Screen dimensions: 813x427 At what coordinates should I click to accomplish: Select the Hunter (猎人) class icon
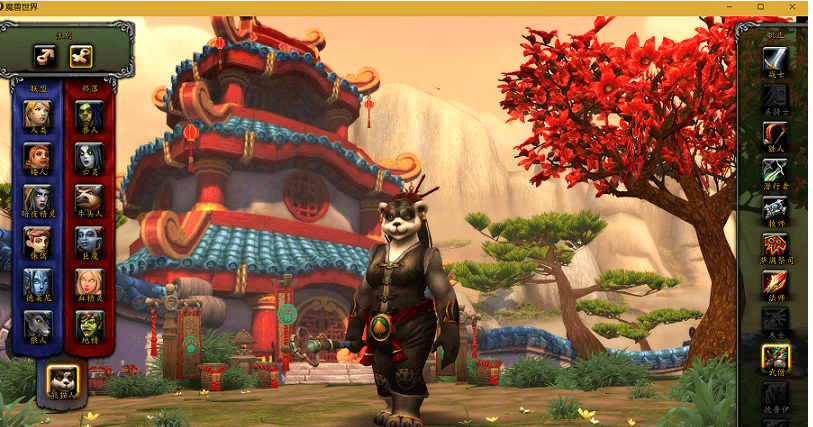coord(775,133)
